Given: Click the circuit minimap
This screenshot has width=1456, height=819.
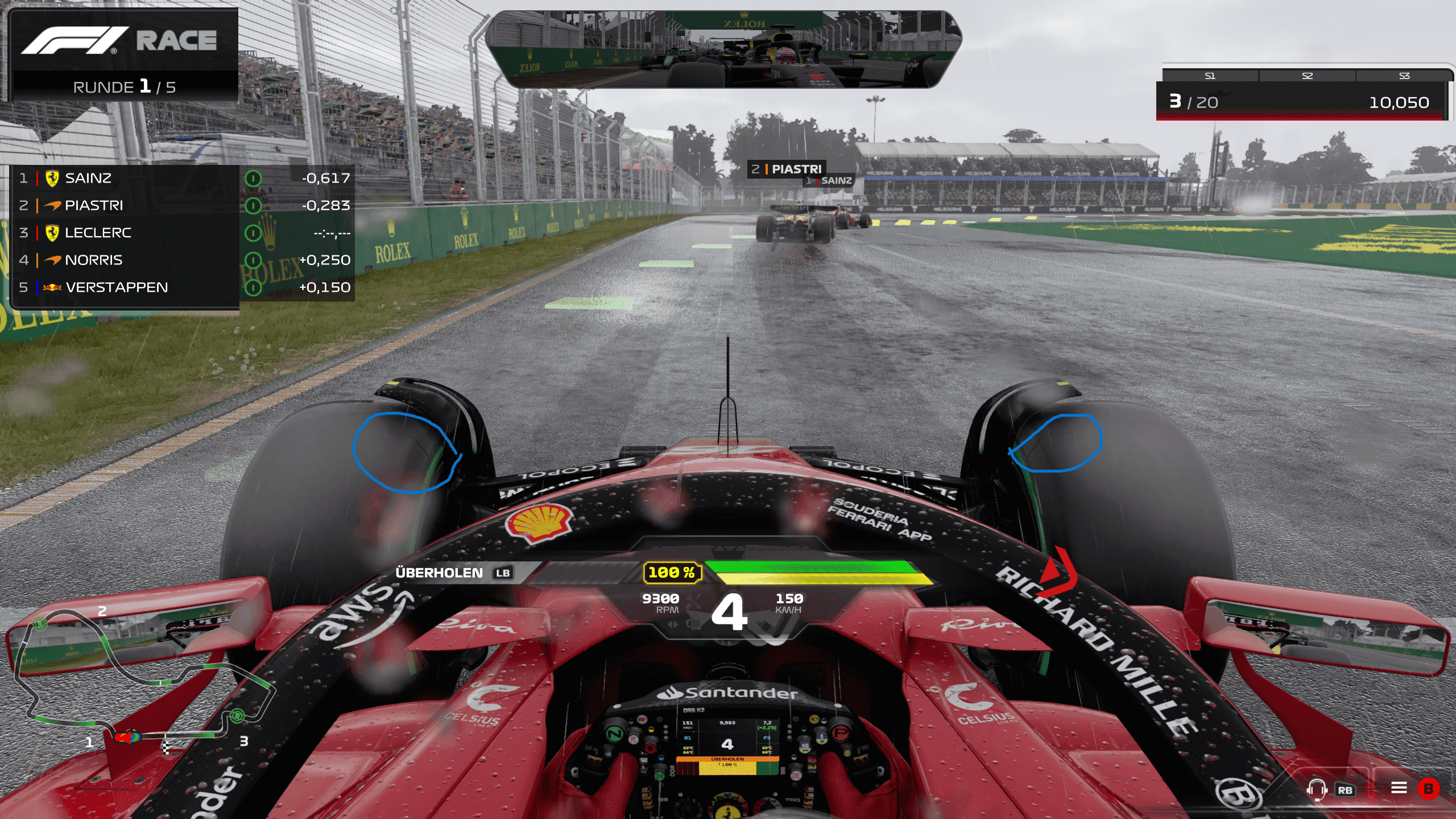Looking at the screenshot, I should pos(142,682).
